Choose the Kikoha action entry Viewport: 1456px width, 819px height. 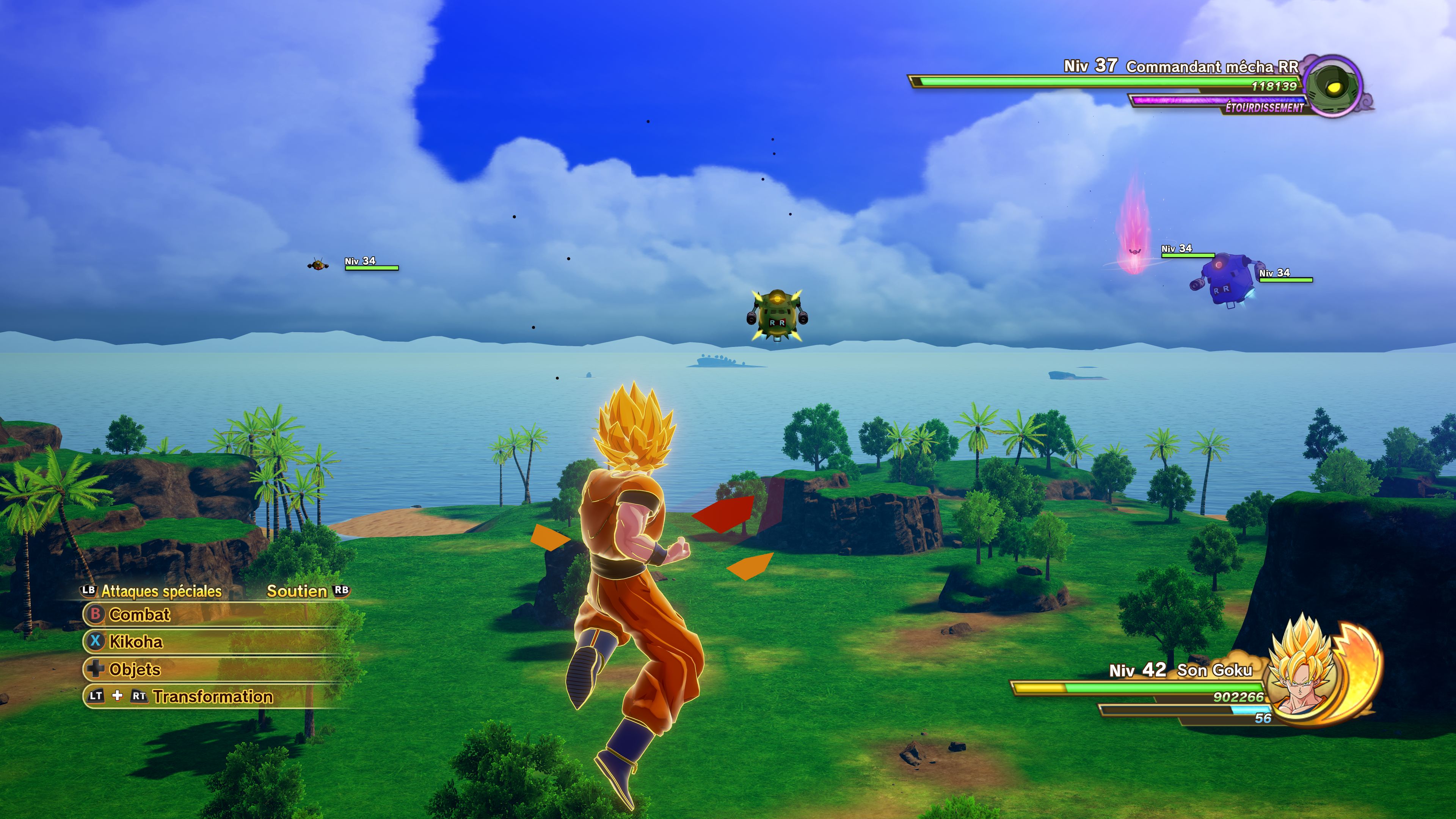[x=136, y=642]
